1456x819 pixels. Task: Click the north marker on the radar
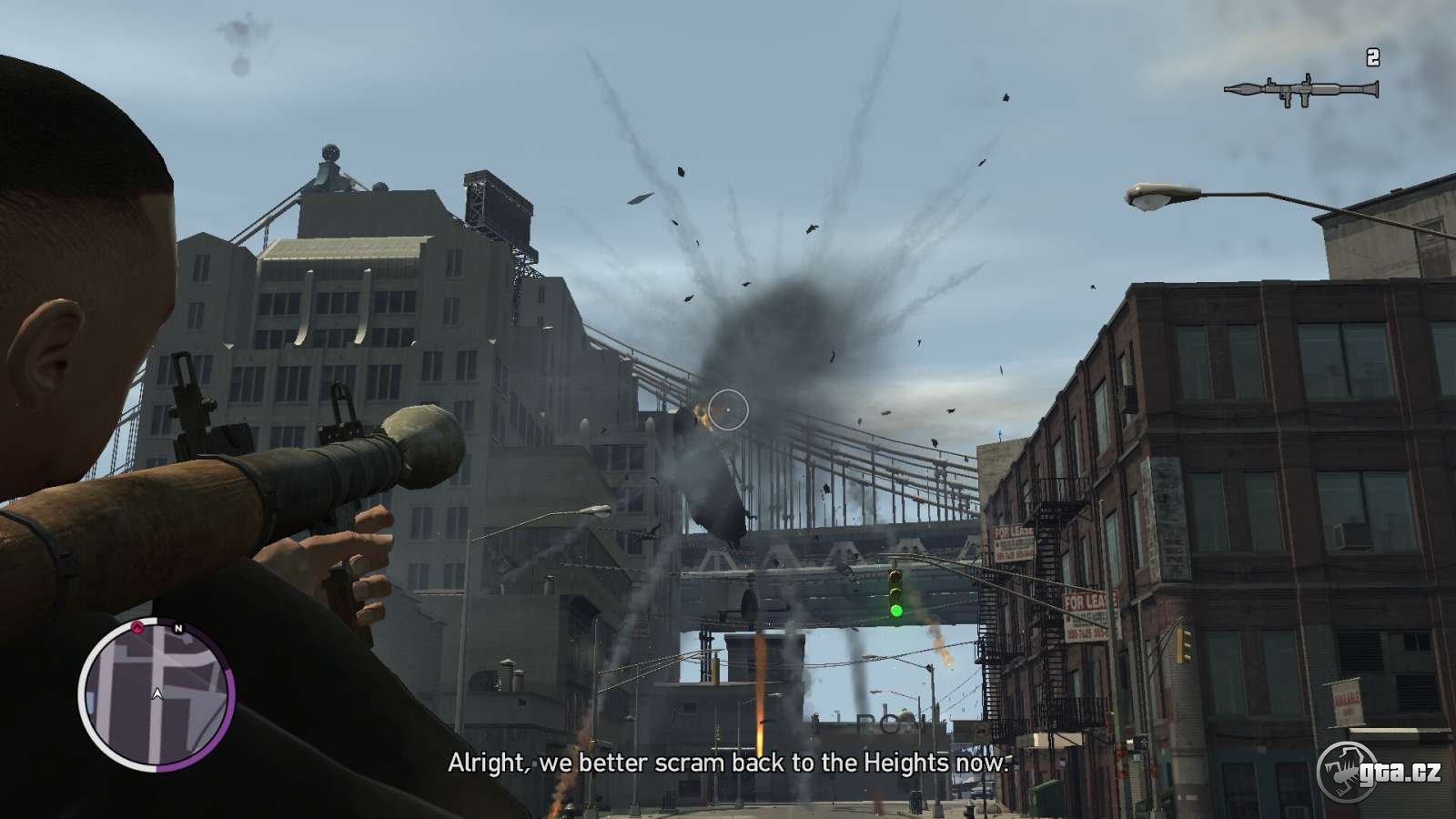[178, 628]
